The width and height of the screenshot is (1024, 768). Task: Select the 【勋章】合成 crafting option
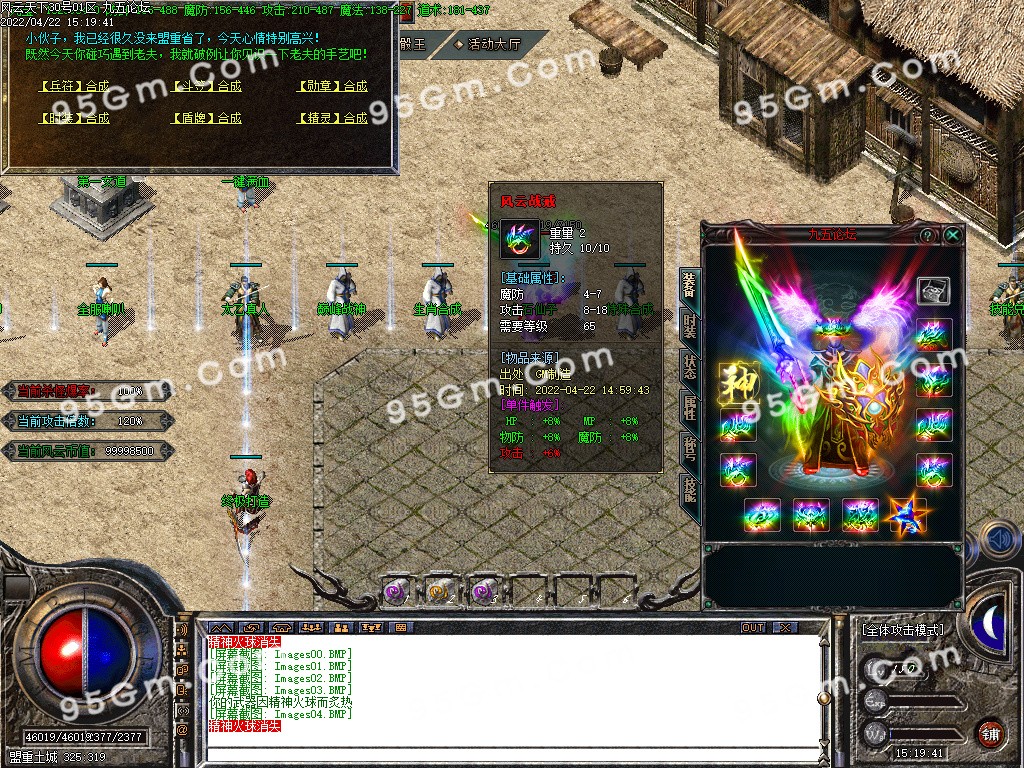[333, 87]
